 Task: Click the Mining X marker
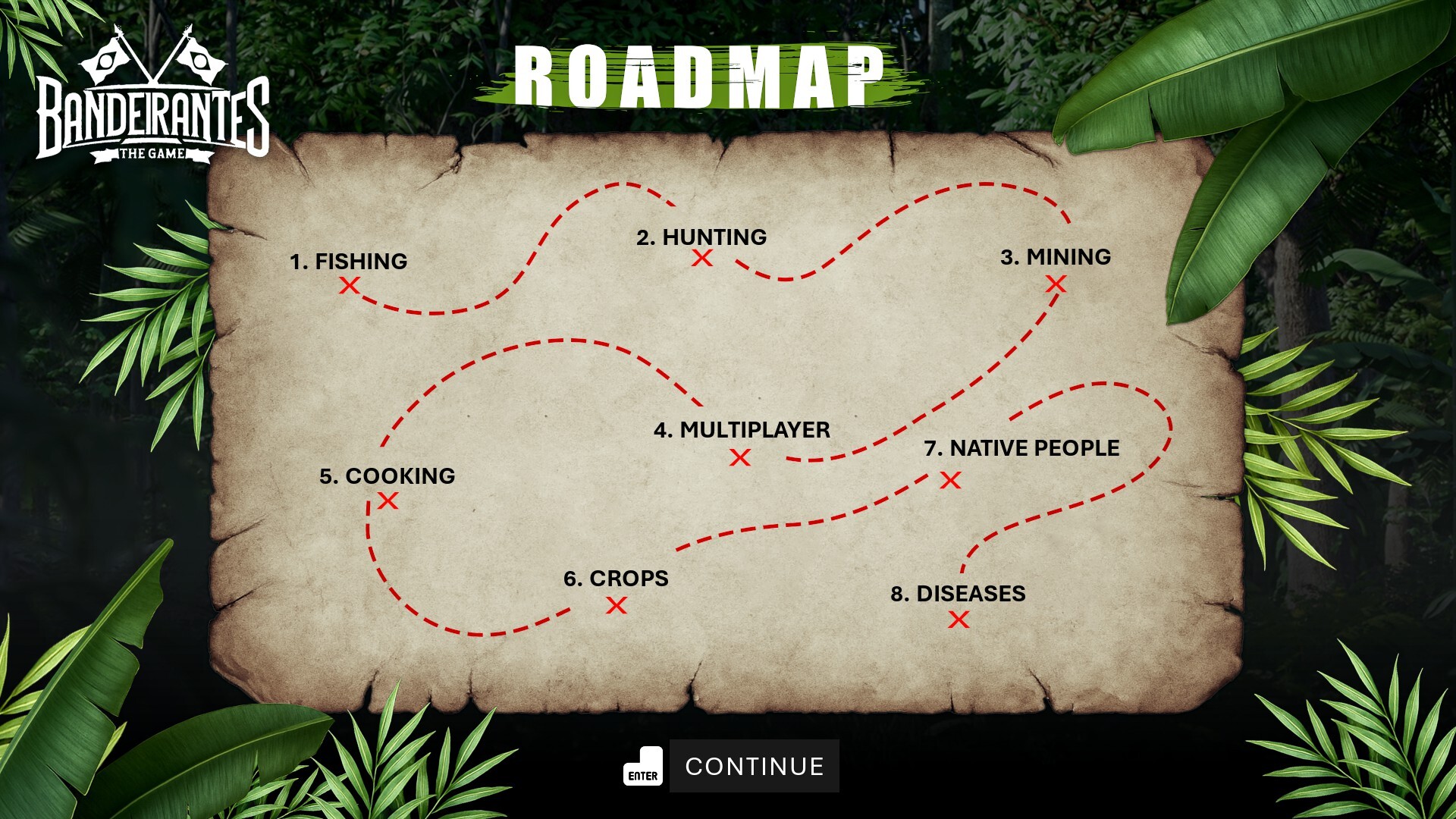click(1056, 283)
